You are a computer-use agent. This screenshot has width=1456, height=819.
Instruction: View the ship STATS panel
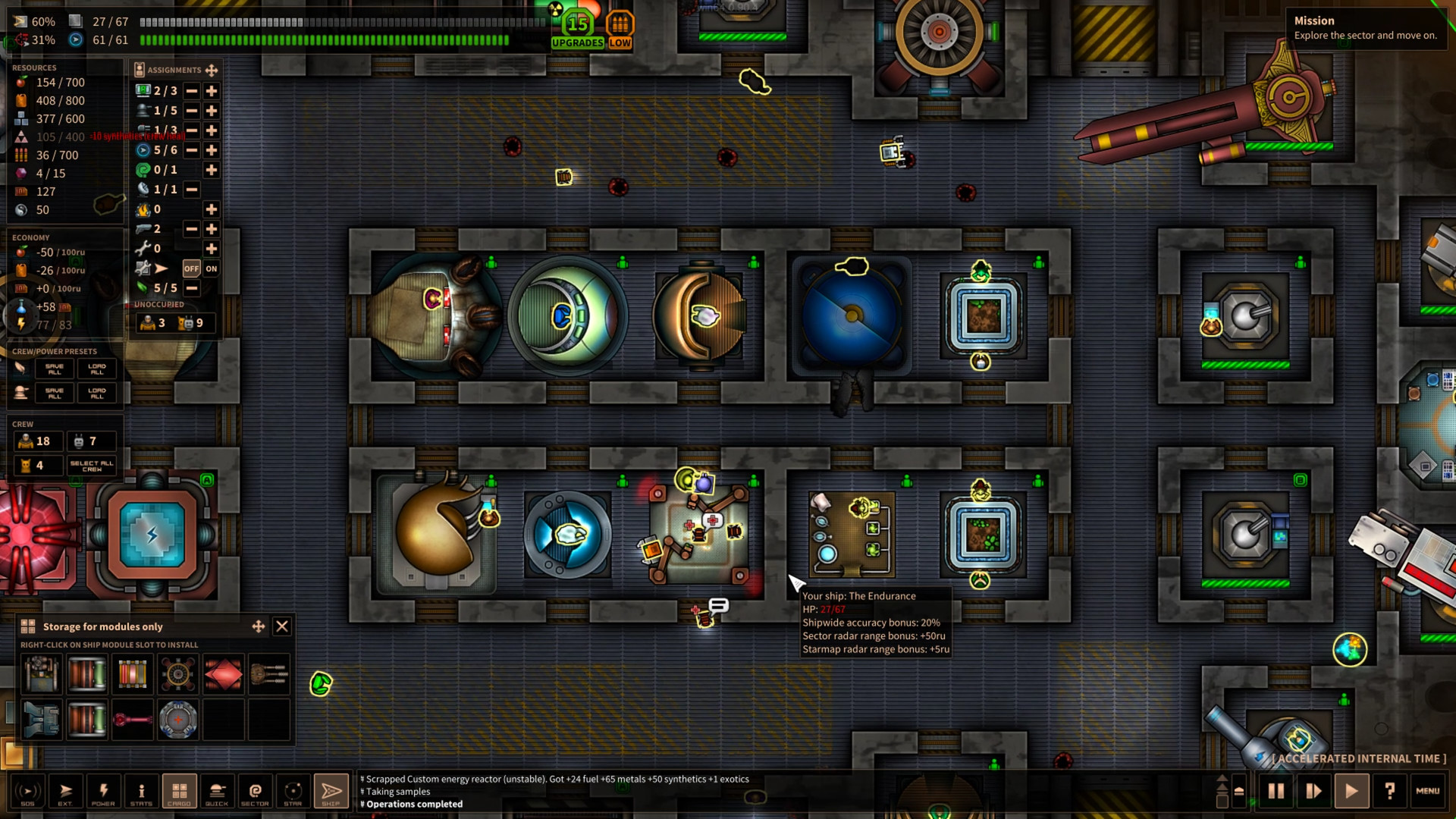[141, 791]
